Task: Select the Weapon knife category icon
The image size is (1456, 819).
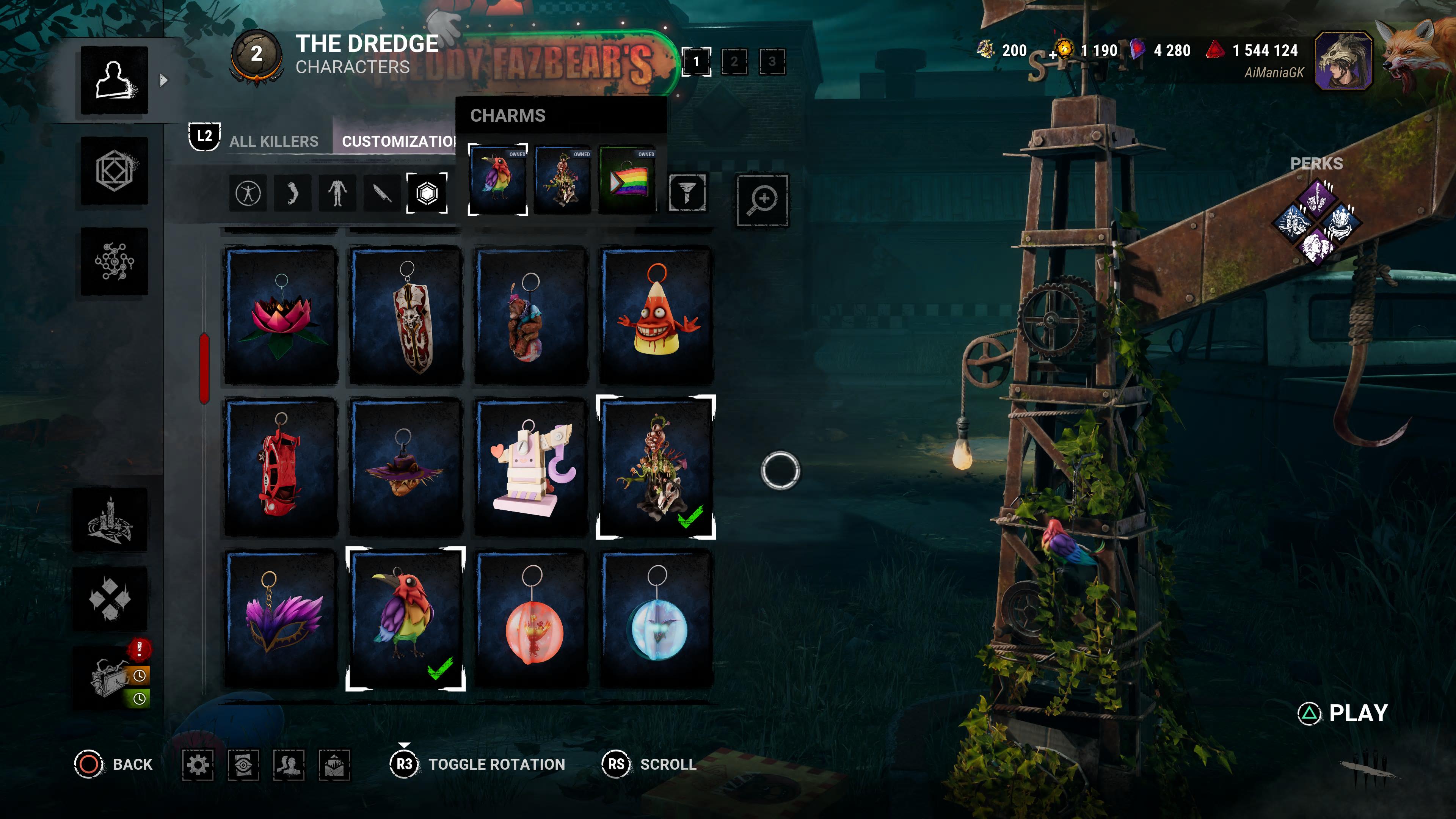Action: (x=381, y=193)
